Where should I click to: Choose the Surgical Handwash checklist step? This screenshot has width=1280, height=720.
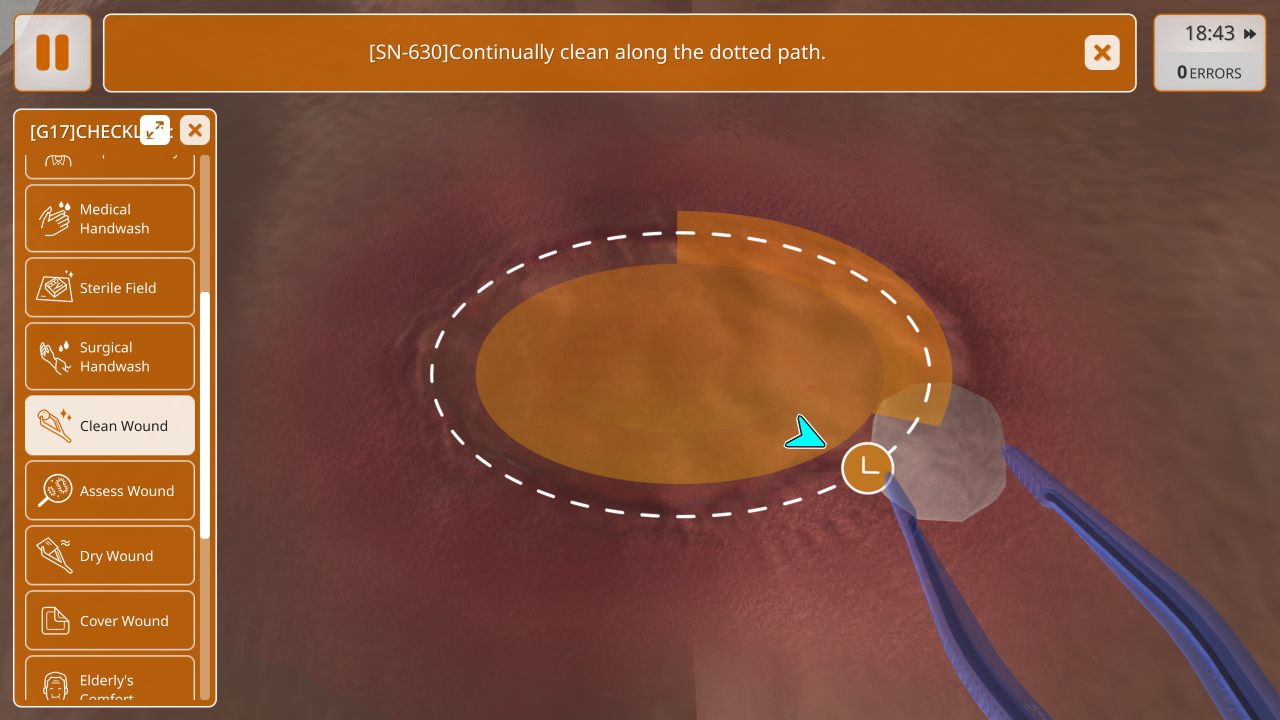click(x=110, y=356)
